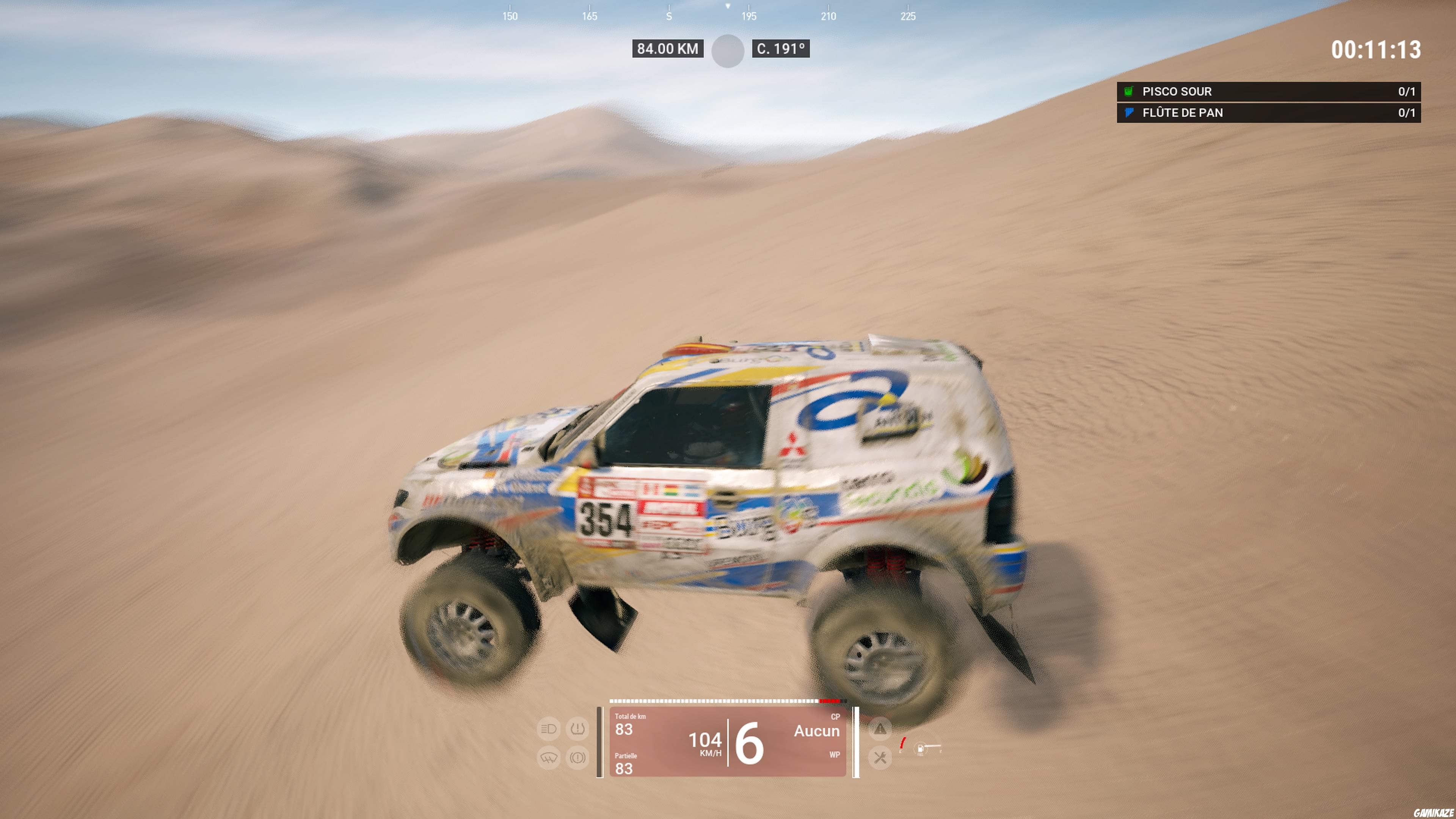The height and width of the screenshot is (819, 1456).
Task: Toggle the headlights indicator icon
Action: [548, 730]
